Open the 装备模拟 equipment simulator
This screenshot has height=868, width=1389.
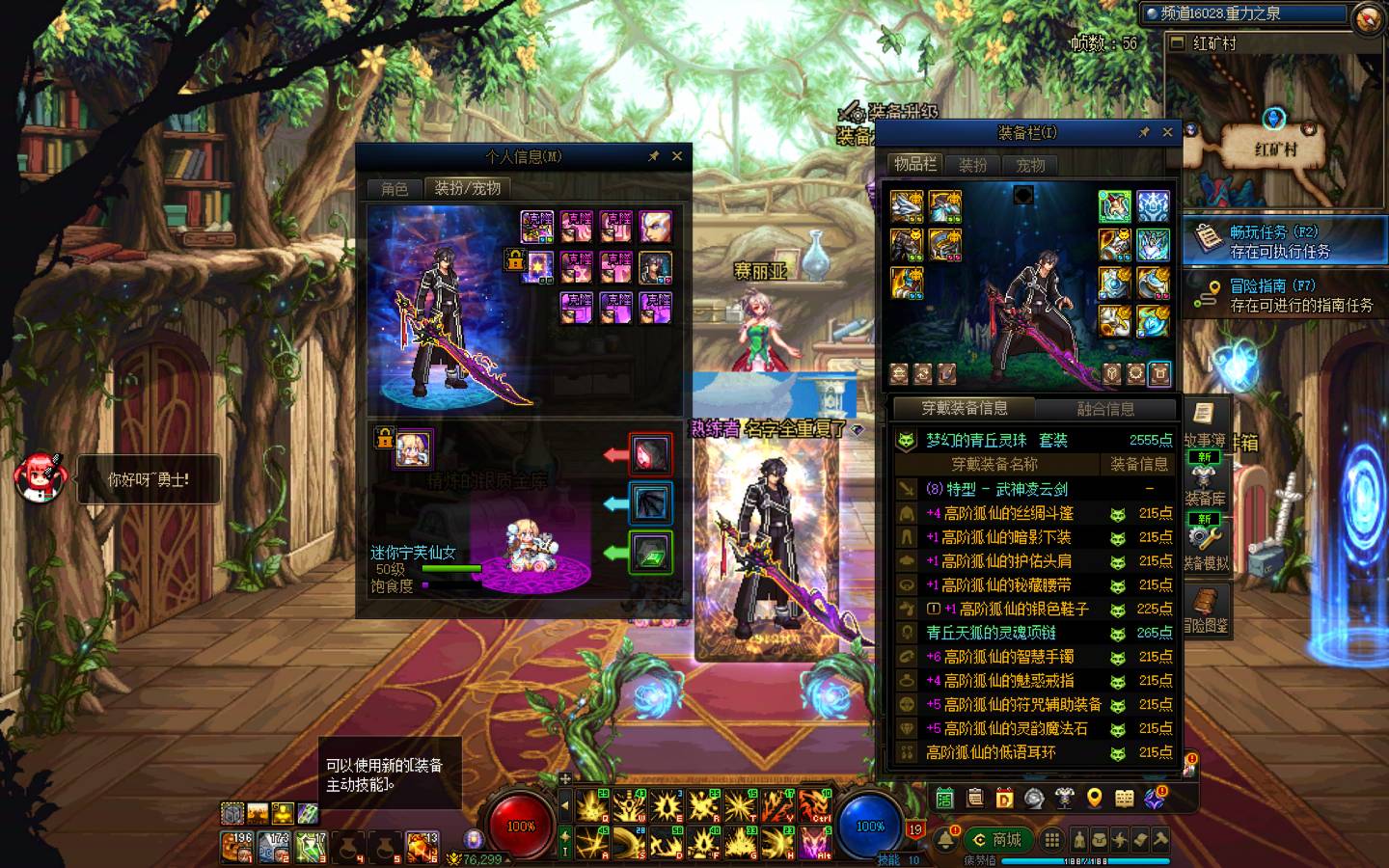(1206, 545)
